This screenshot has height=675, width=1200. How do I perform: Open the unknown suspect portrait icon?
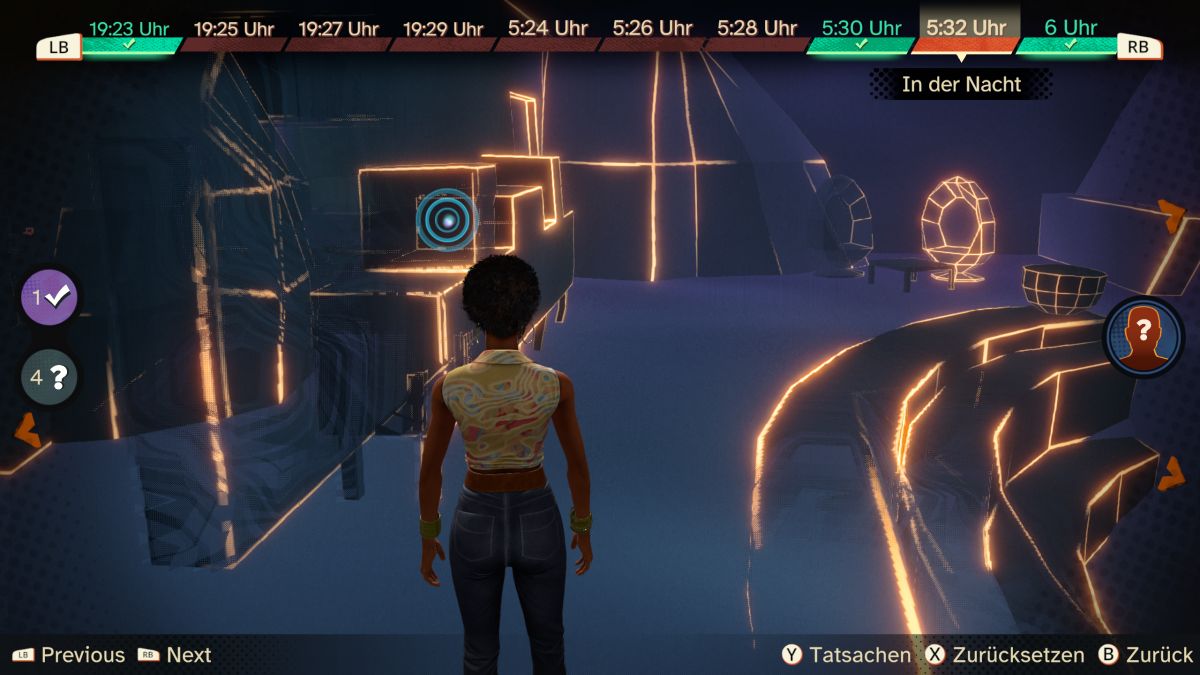tap(1143, 336)
